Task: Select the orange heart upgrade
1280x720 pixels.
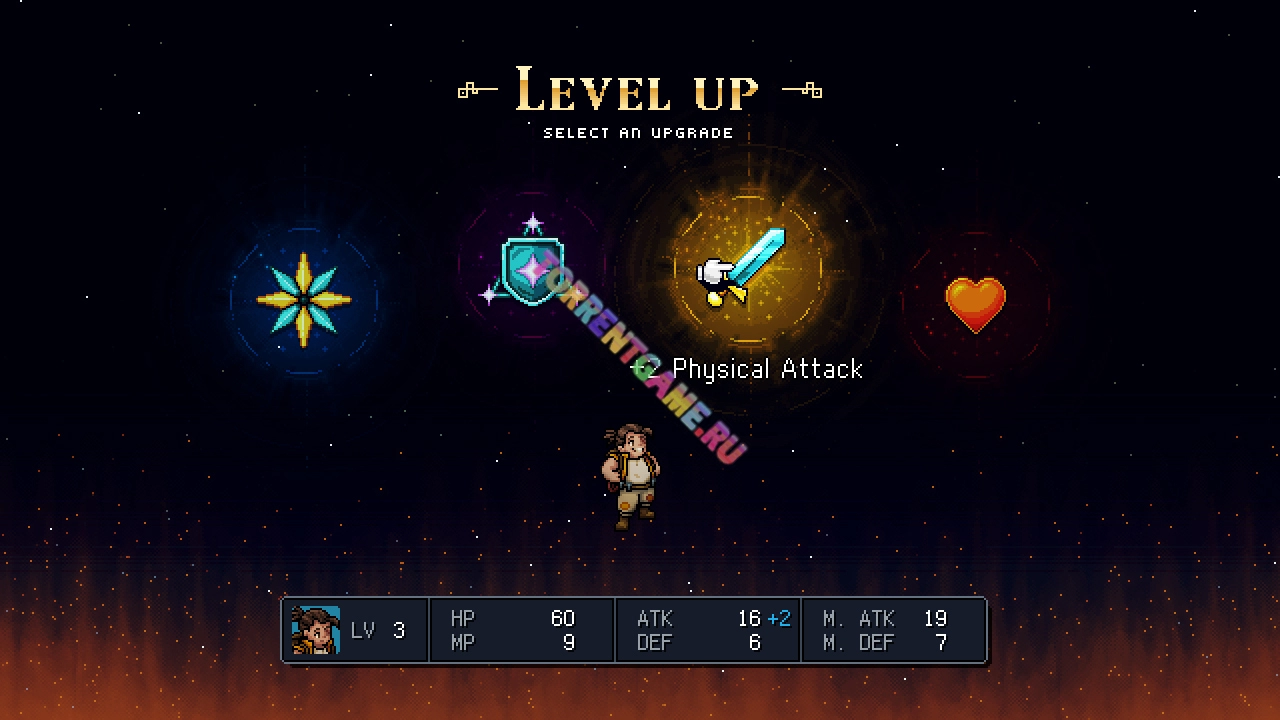Action: (x=975, y=304)
